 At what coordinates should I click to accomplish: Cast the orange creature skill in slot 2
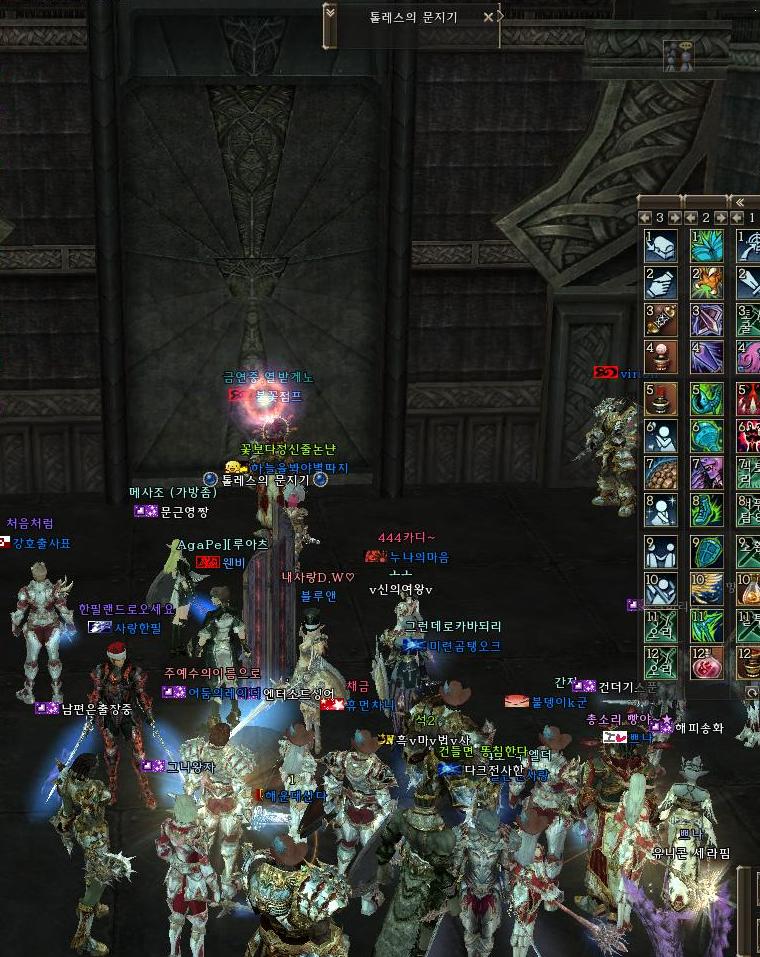[708, 283]
